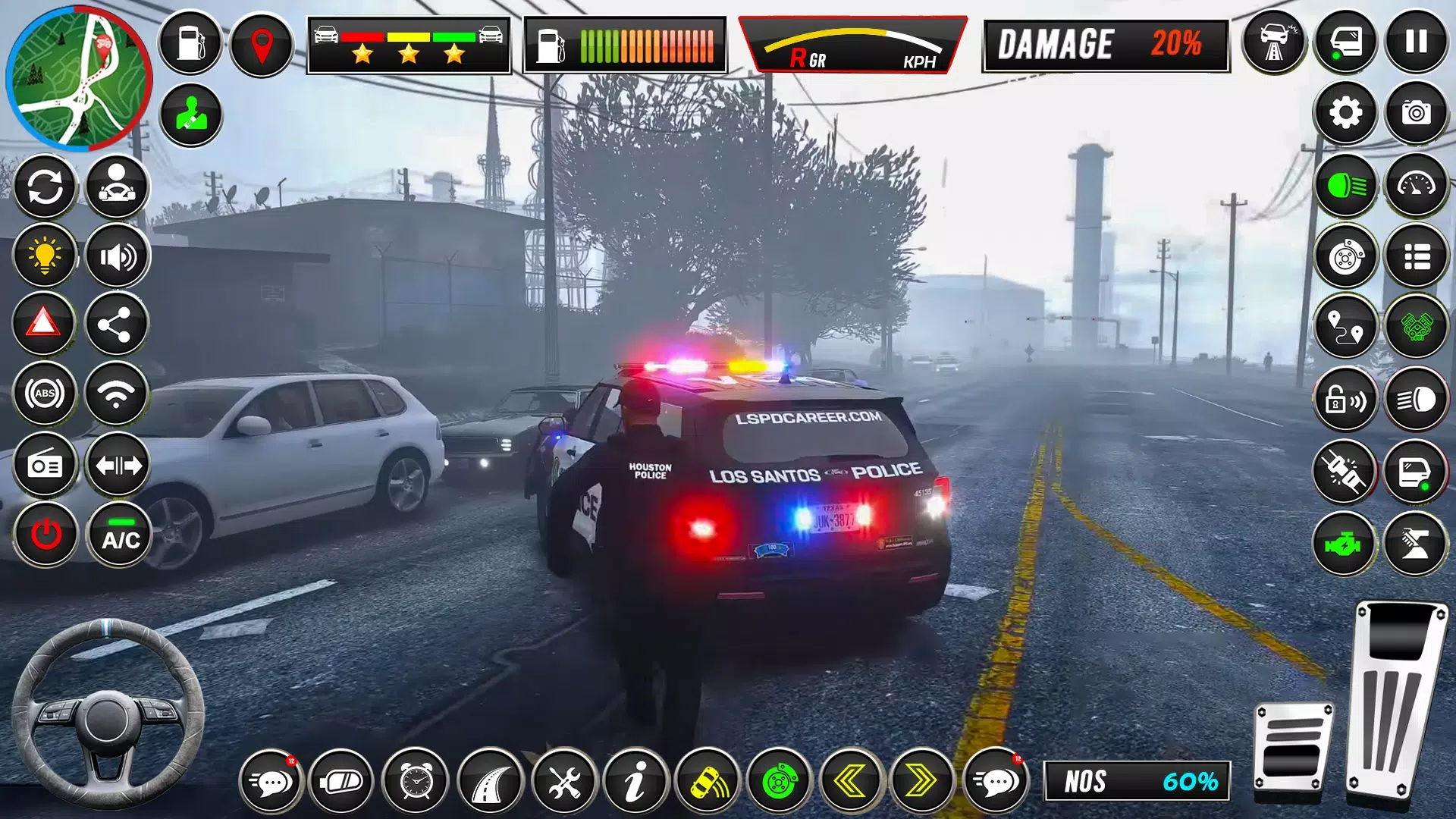Open the gear settings icon
The width and height of the screenshot is (1456, 819).
coord(1345,113)
